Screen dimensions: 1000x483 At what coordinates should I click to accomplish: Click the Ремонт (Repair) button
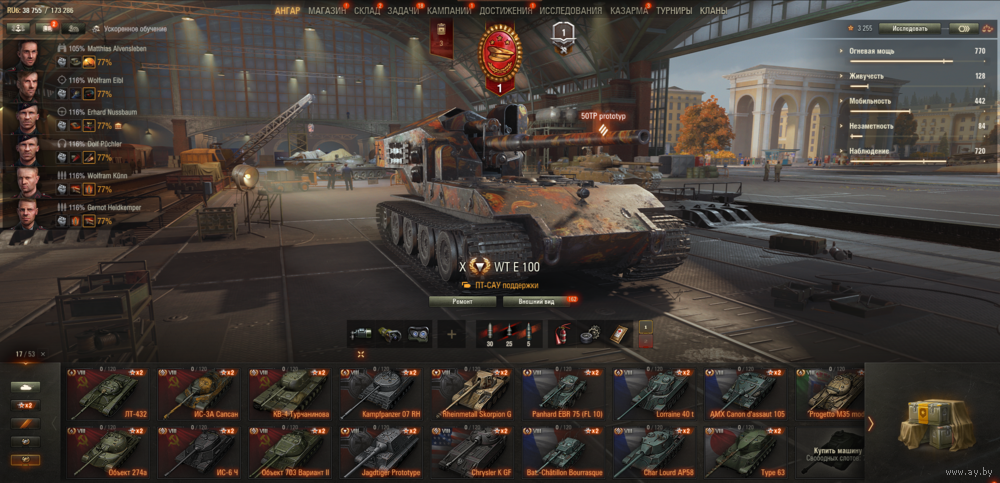(x=462, y=300)
